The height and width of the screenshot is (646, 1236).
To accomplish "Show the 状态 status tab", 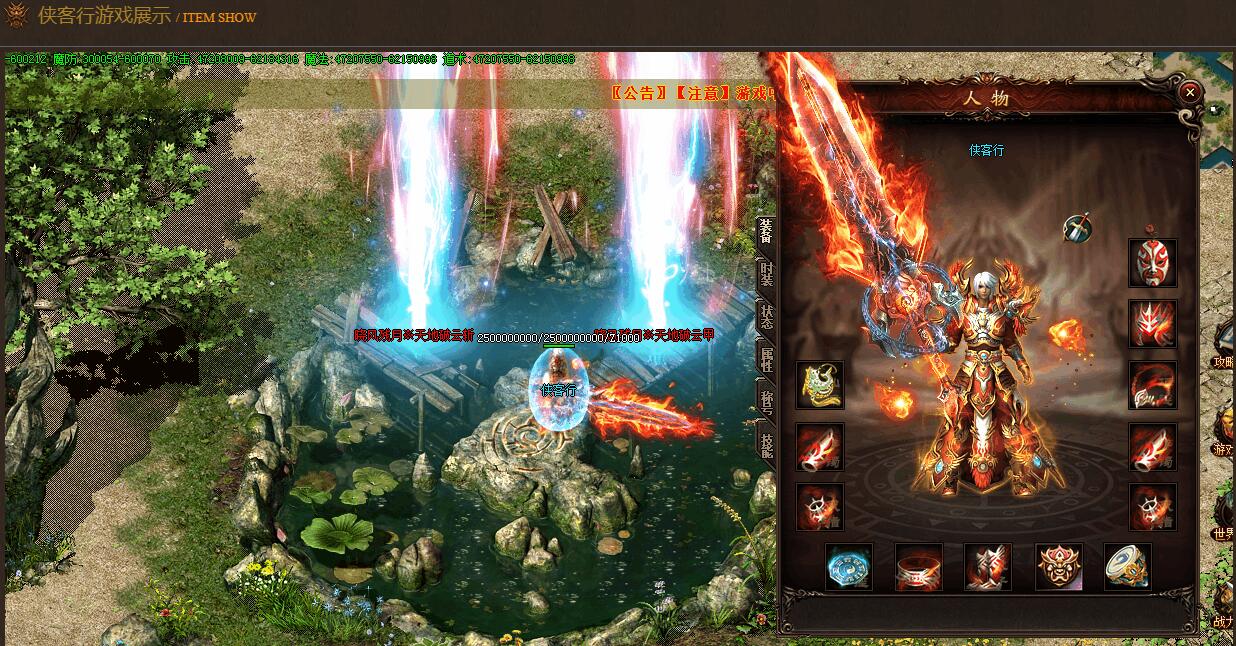I will (765, 317).
